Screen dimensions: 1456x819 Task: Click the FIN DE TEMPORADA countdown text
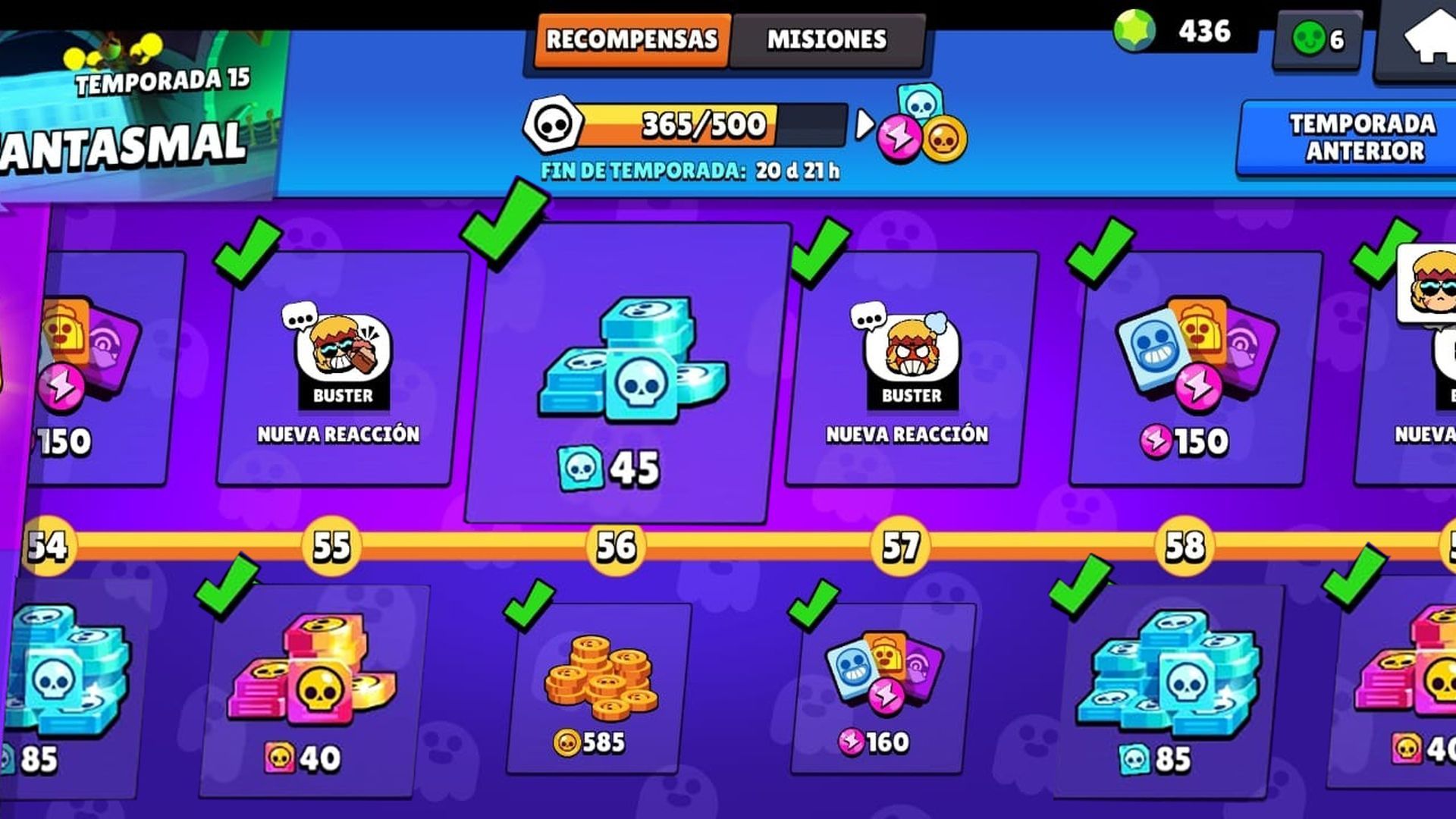(x=690, y=171)
